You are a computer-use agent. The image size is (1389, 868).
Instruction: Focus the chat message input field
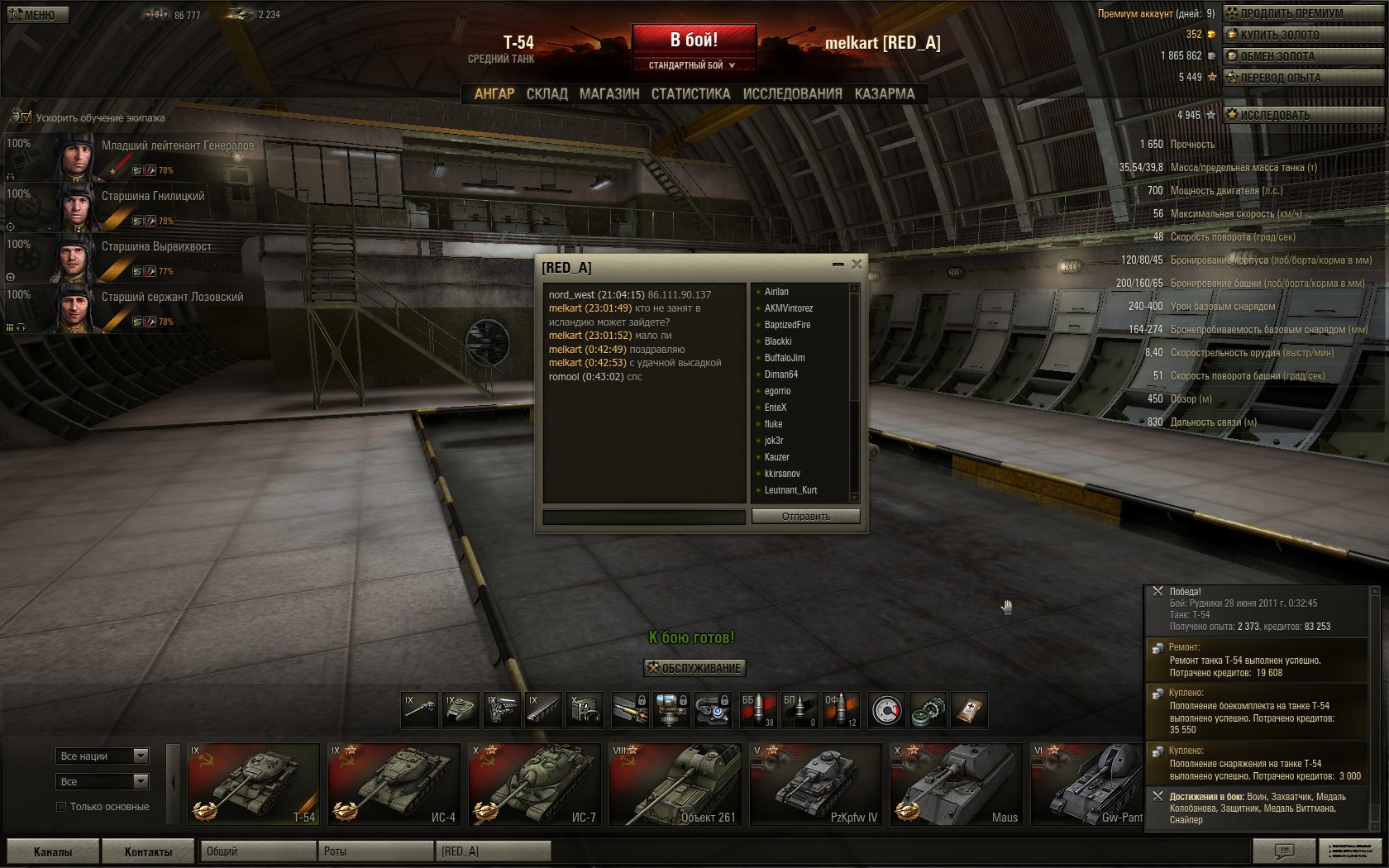643,517
